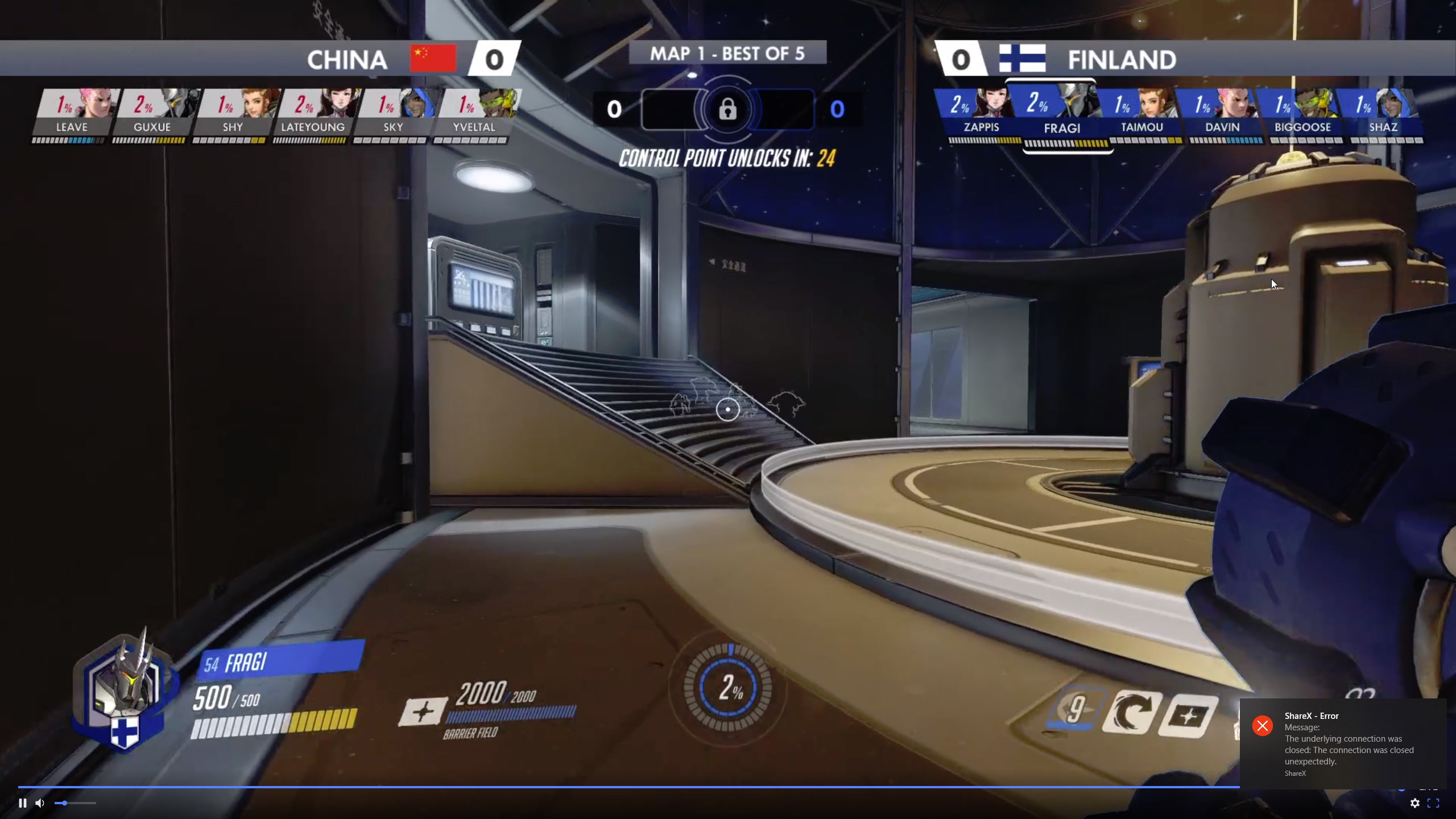Choose DAVIN's player card
The height and width of the screenshot is (819, 1456).
(1222, 114)
